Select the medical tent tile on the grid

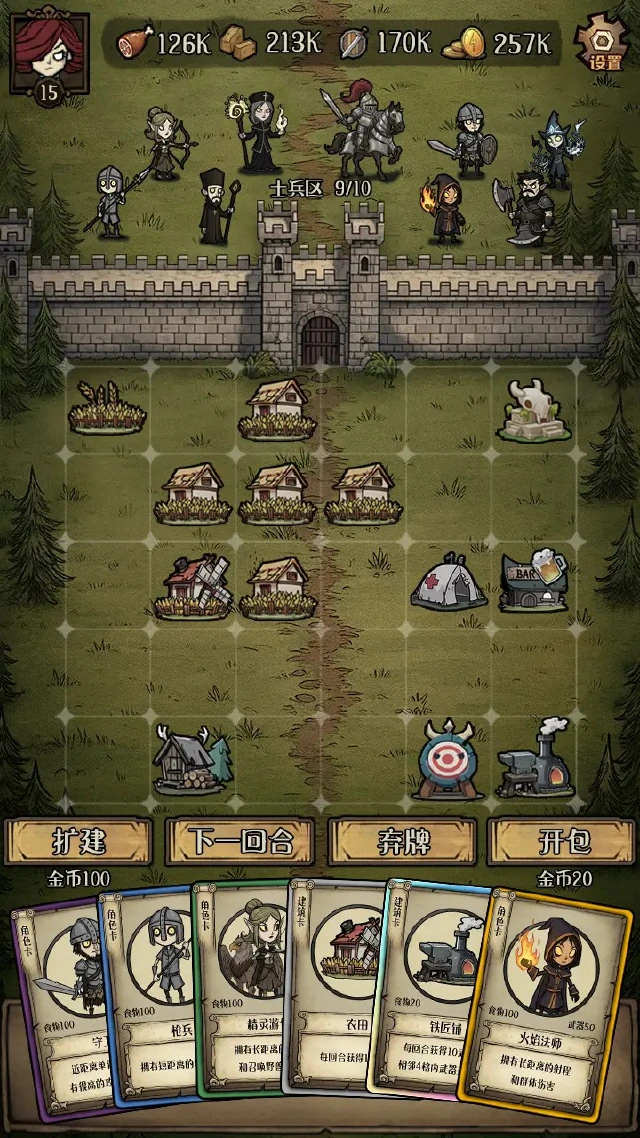tap(448, 583)
